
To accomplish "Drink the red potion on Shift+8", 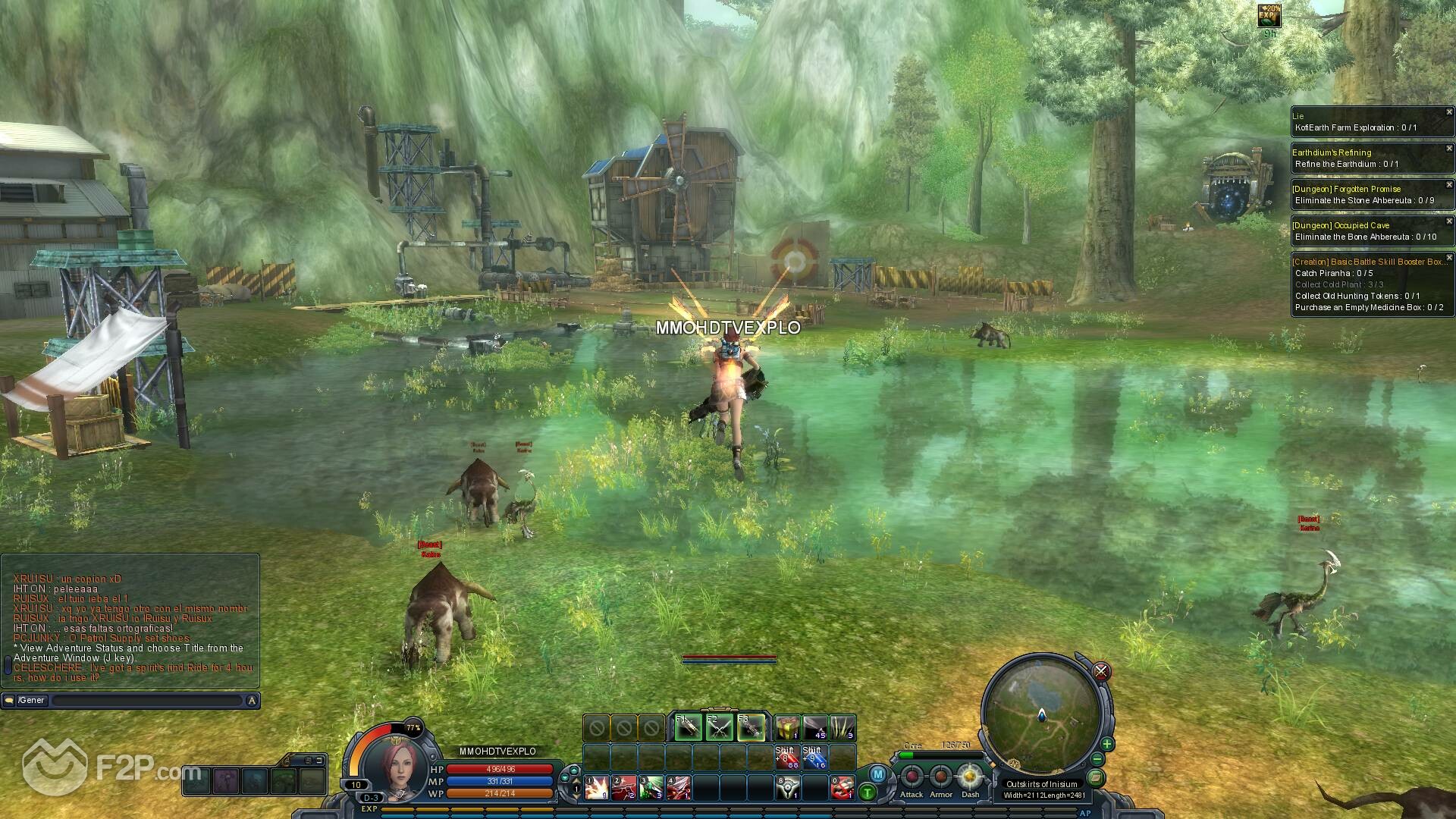I will pyautogui.click(x=786, y=757).
